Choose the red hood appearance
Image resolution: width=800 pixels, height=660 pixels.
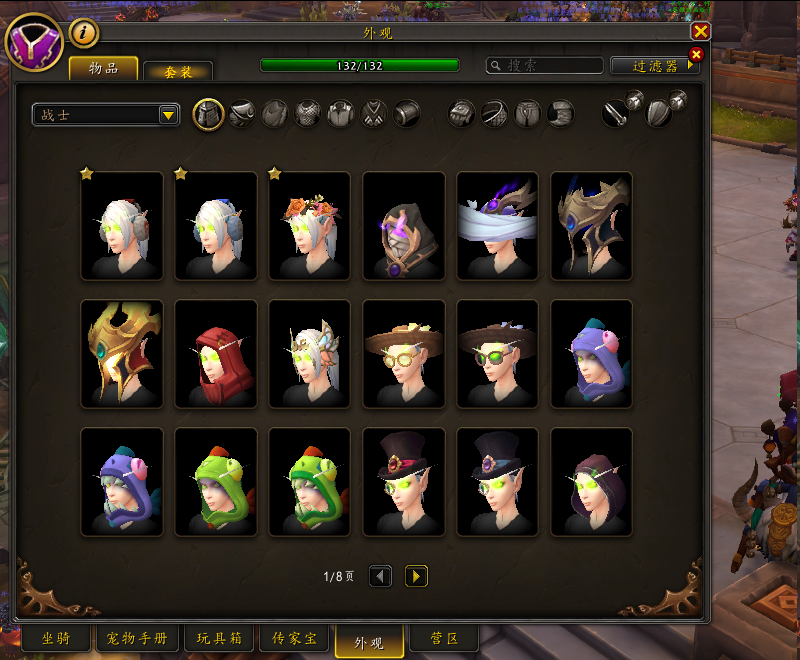[x=216, y=354]
